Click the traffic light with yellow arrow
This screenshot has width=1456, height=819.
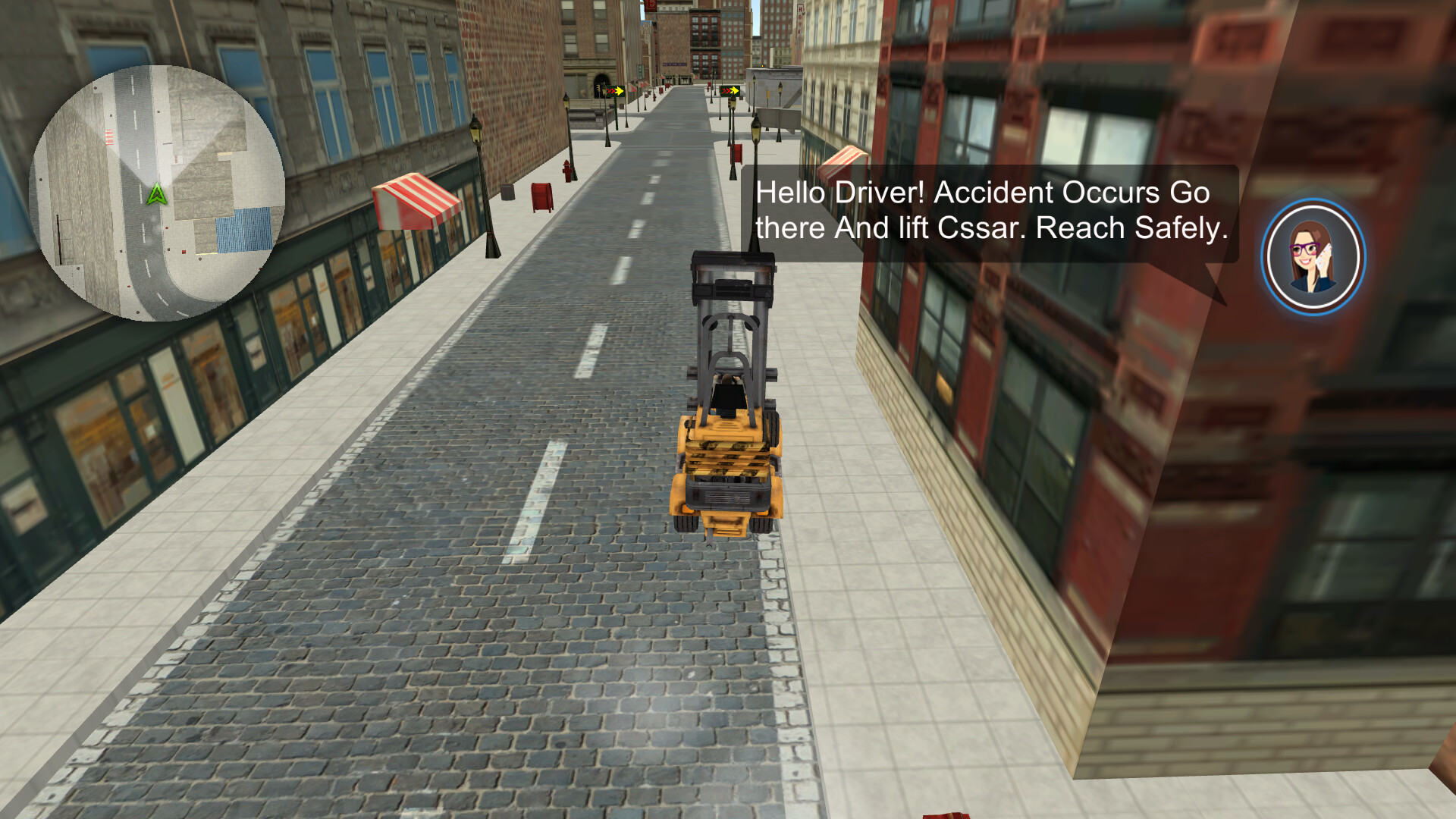(x=616, y=91)
